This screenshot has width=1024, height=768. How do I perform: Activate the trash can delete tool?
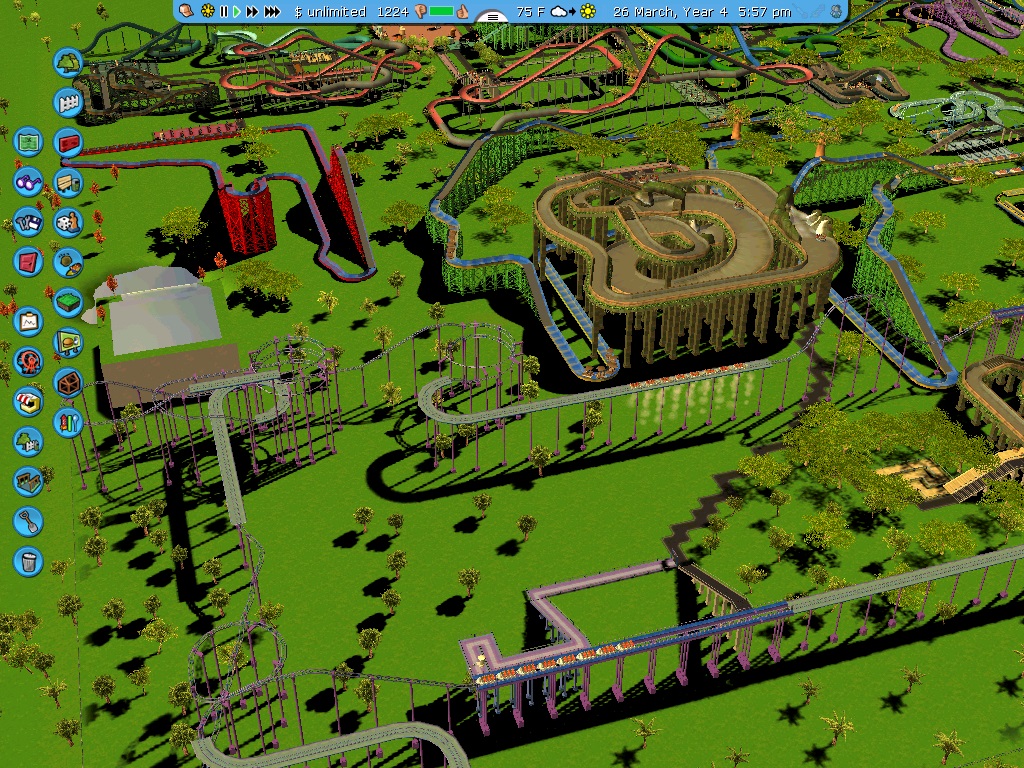point(28,561)
